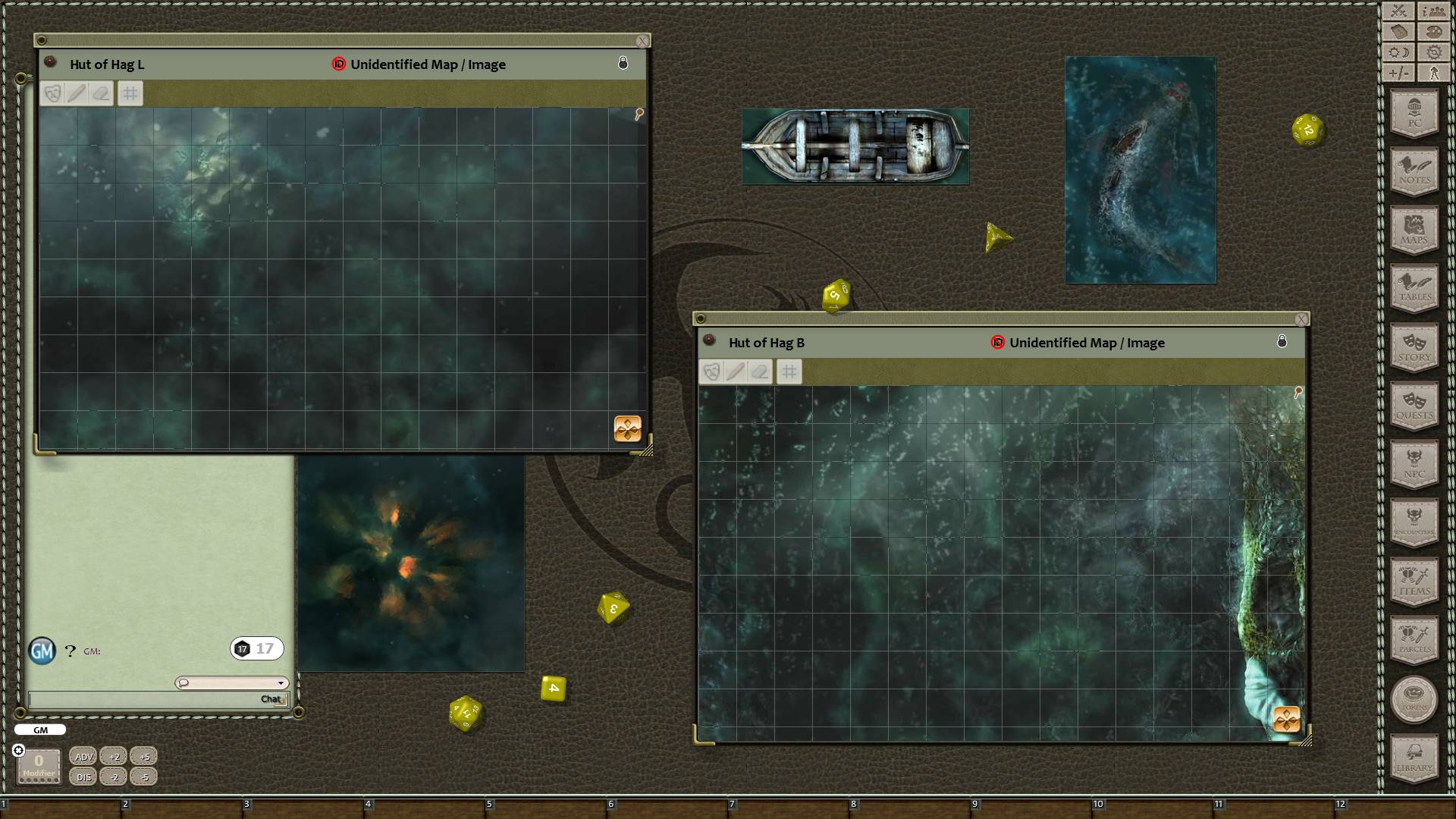Select the Pencil drawing tool on Hut of Hag L
The image size is (1456, 819).
[78, 93]
